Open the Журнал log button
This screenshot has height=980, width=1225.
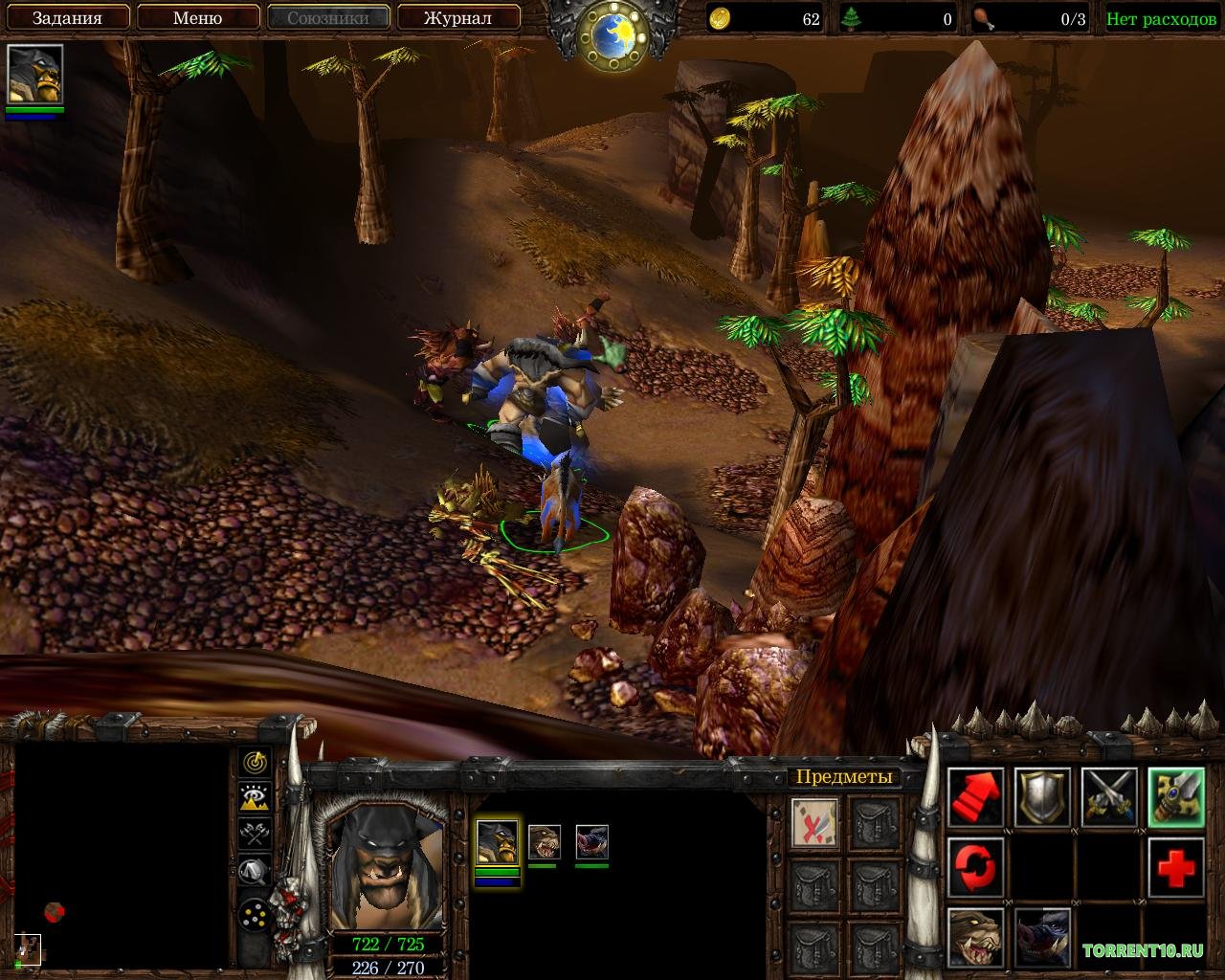[x=457, y=17]
